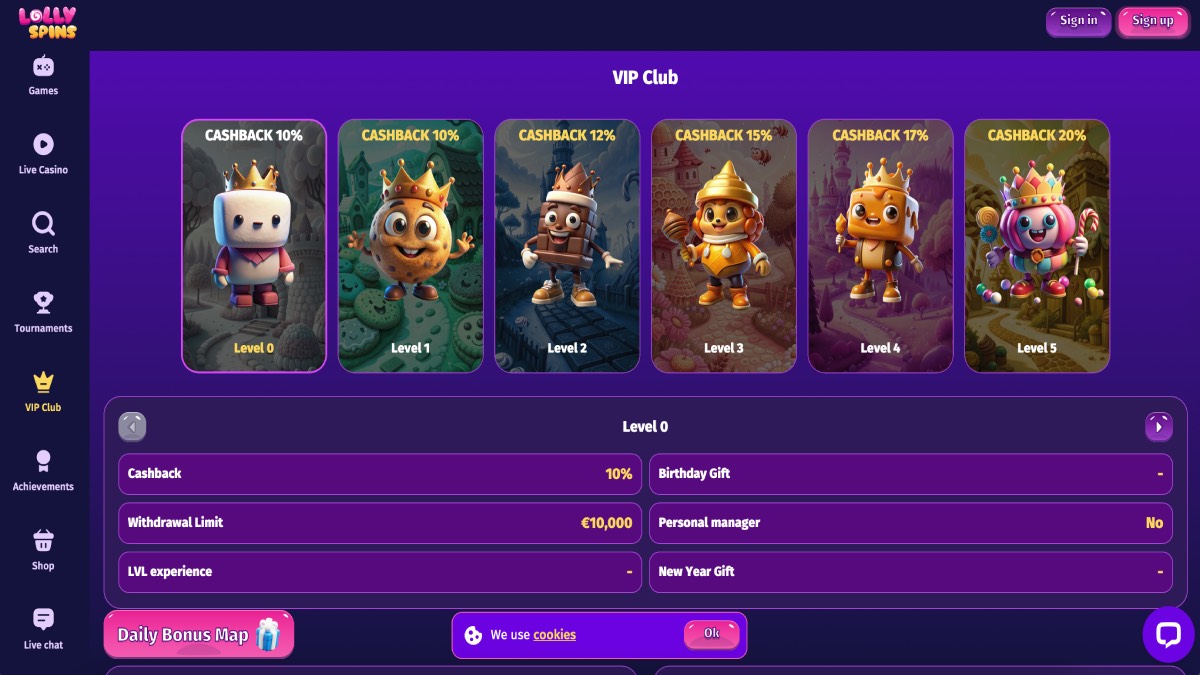Open the Sign up form
The width and height of the screenshot is (1200, 675).
pyautogui.click(x=1152, y=21)
